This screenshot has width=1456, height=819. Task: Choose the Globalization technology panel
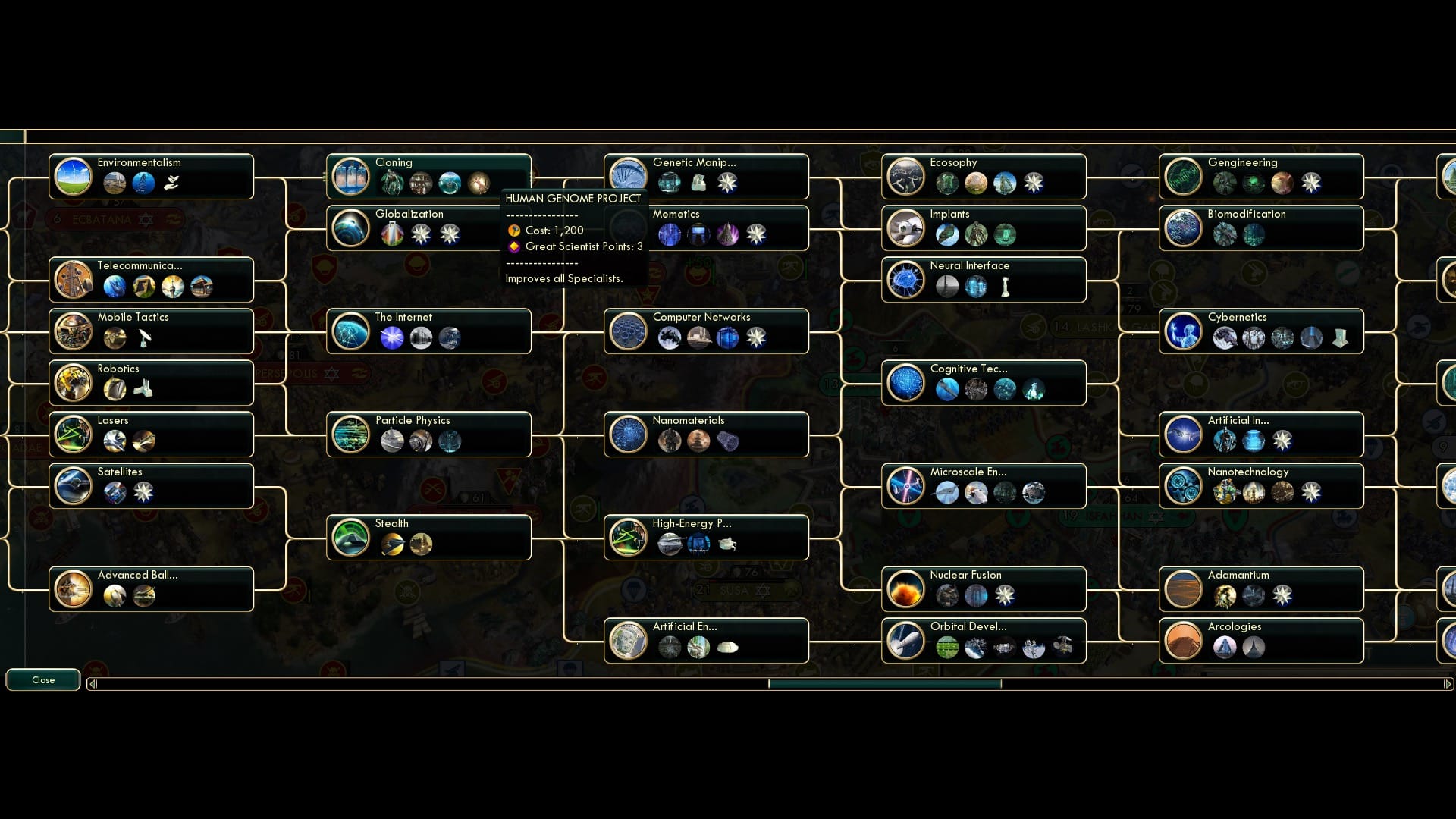point(428,227)
